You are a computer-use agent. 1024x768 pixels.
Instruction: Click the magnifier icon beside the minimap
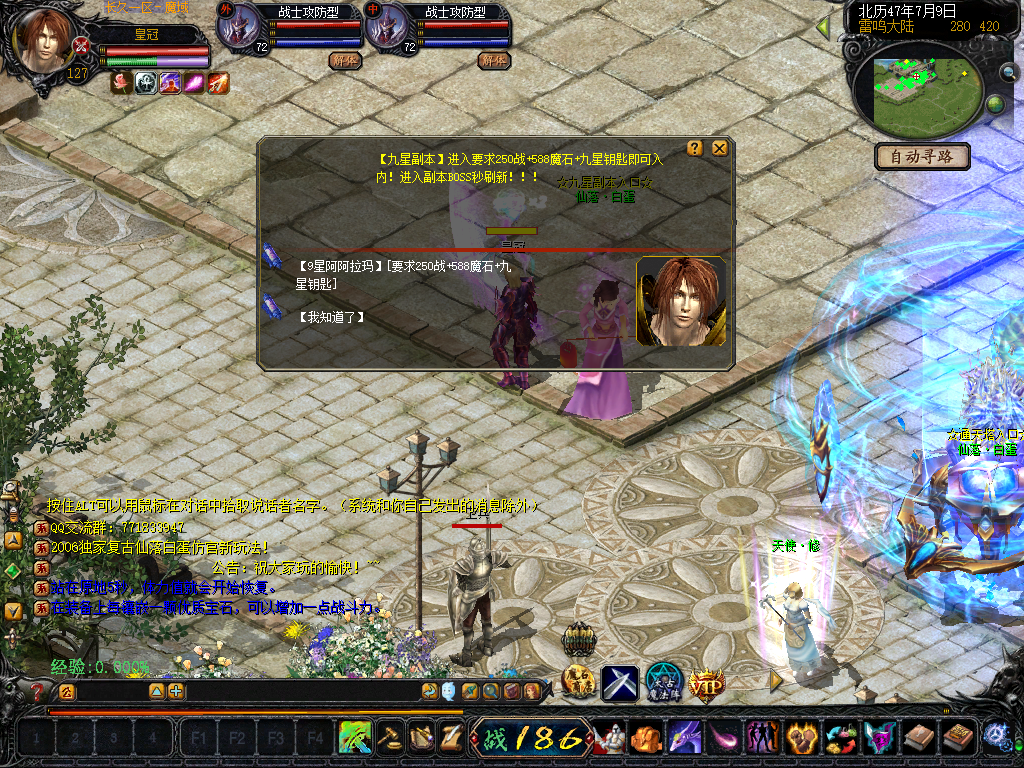tap(1009, 72)
